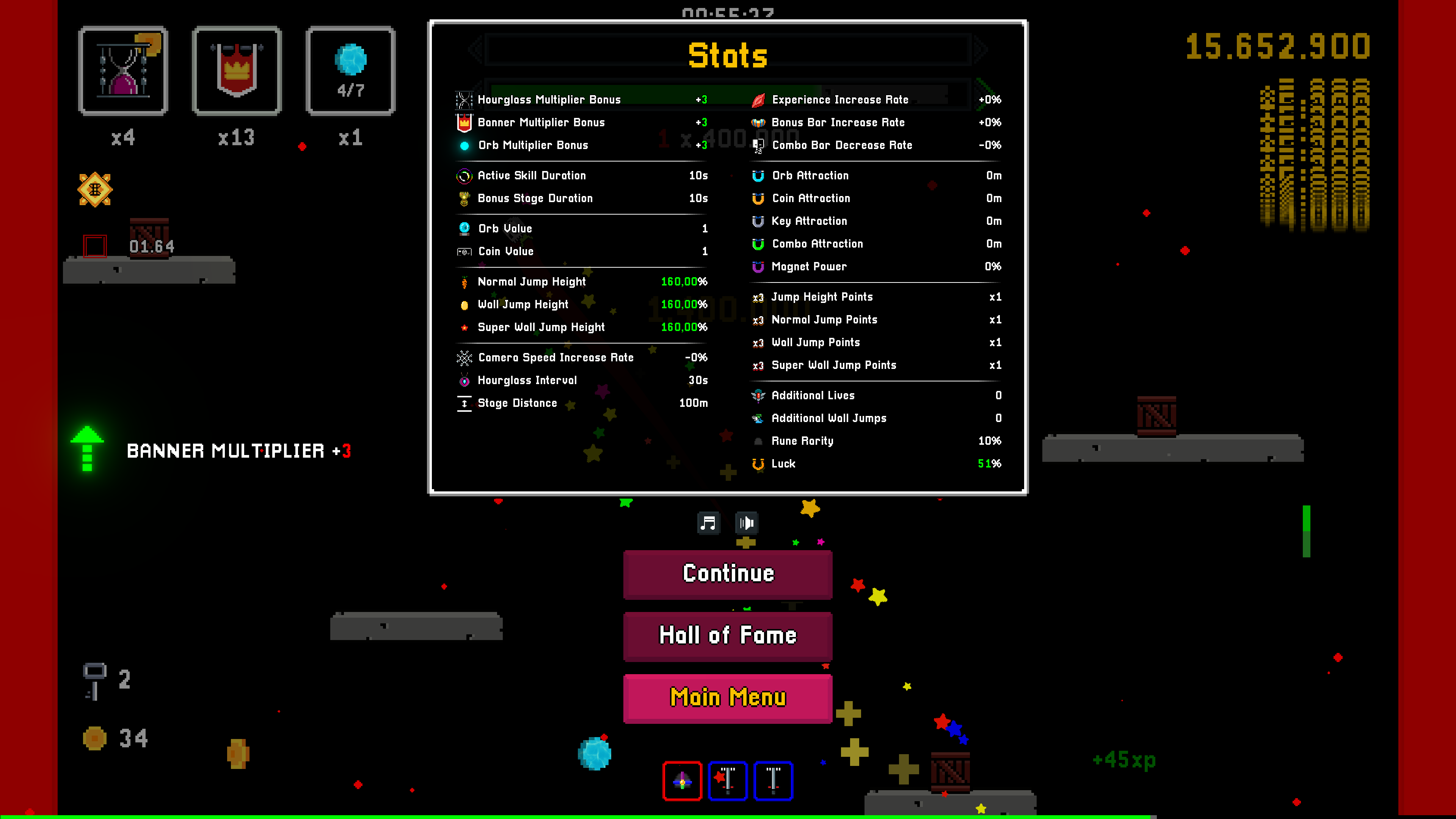
Task: Open the Main Menu
Action: pyautogui.click(x=728, y=698)
